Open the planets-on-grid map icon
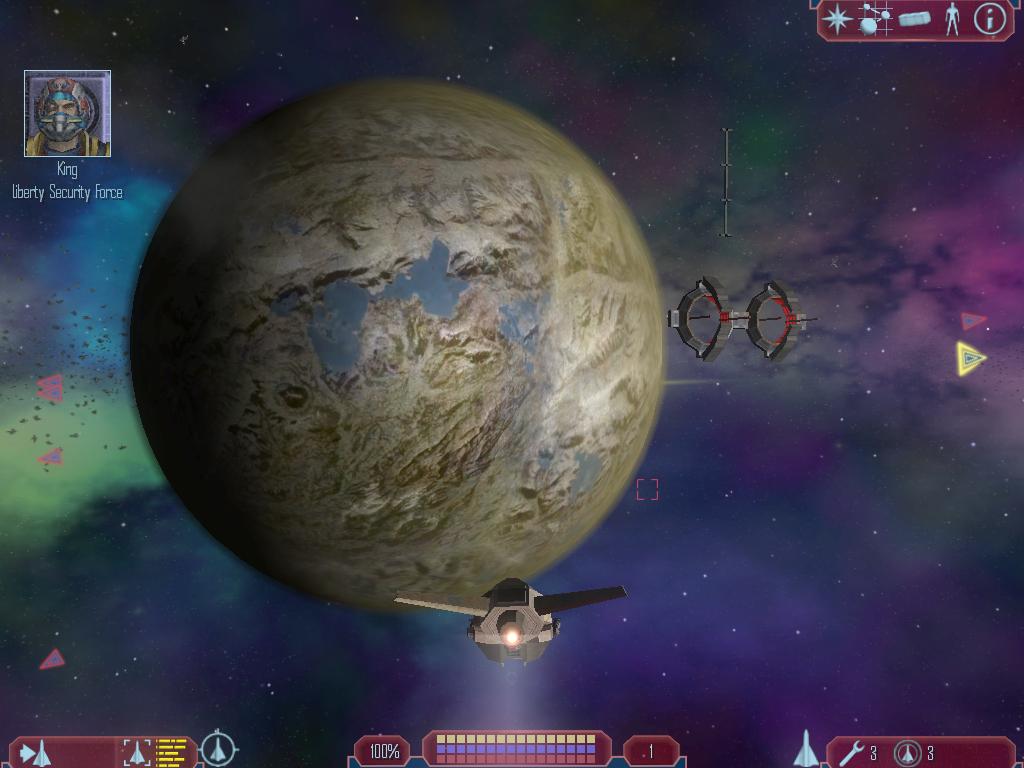This screenshot has height=768, width=1024. tap(875, 19)
